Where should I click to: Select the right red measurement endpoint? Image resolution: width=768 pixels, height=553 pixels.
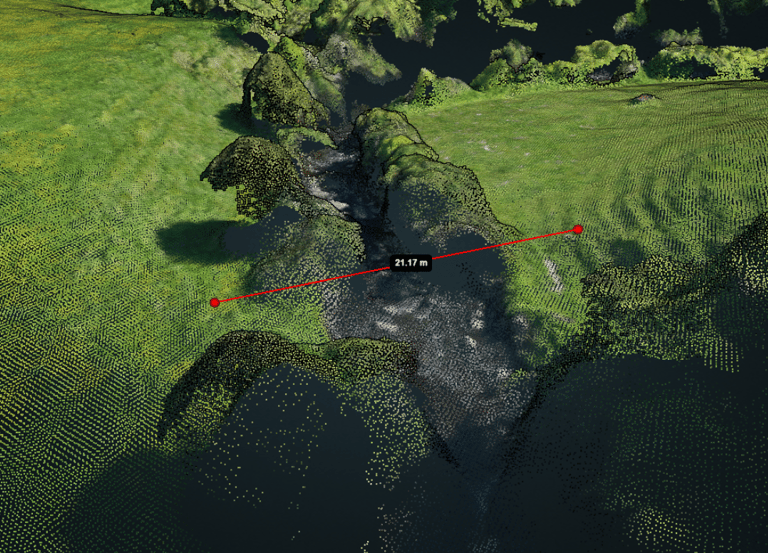[x=578, y=230]
